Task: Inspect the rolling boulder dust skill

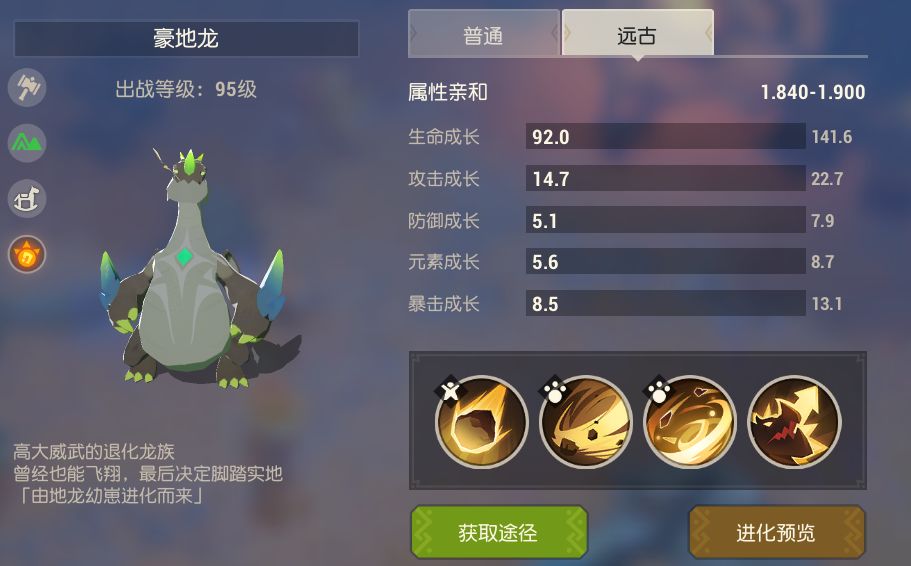Action: point(586,422)
